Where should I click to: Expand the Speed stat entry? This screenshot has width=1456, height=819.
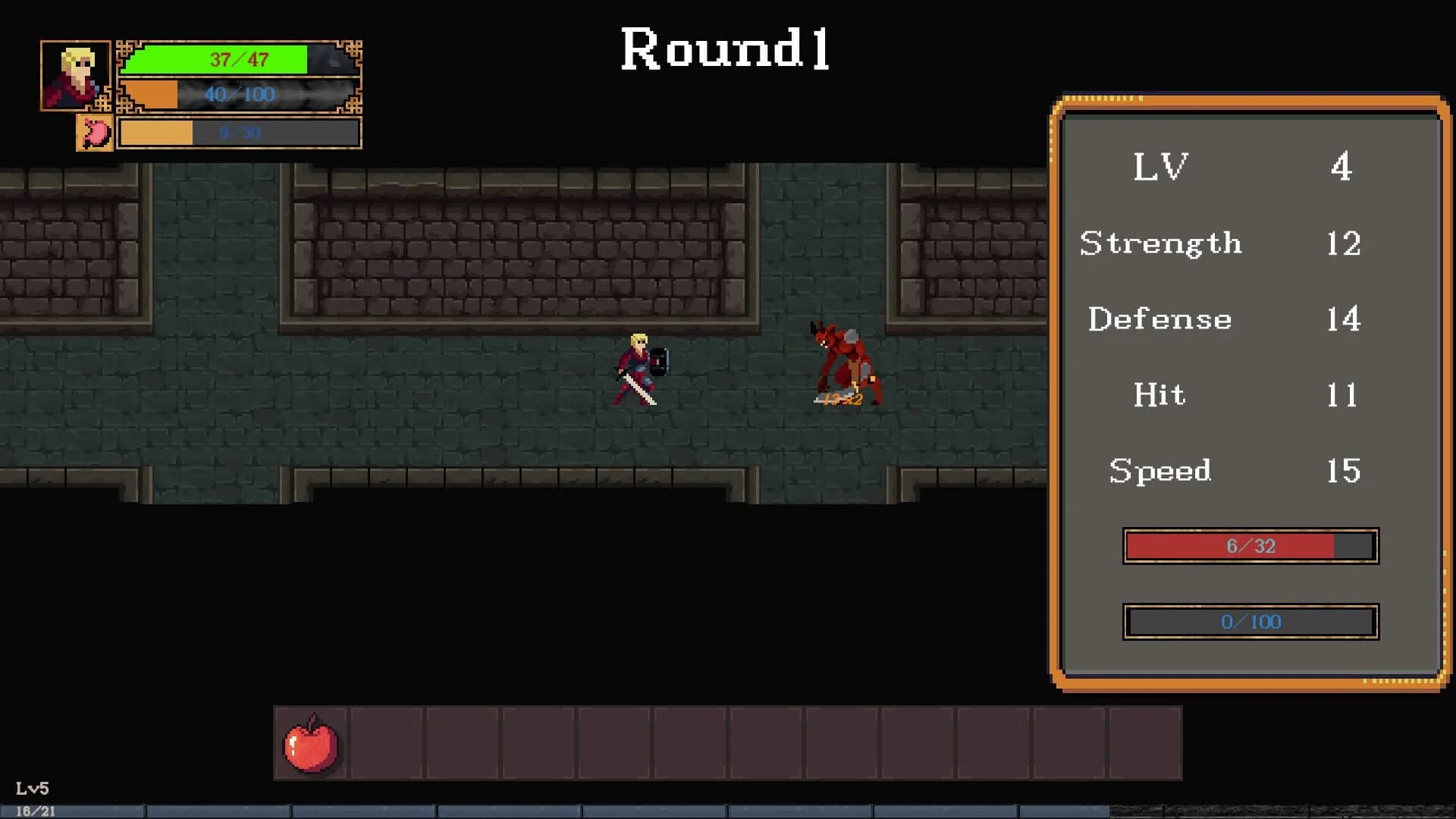tap(1160, 471)
